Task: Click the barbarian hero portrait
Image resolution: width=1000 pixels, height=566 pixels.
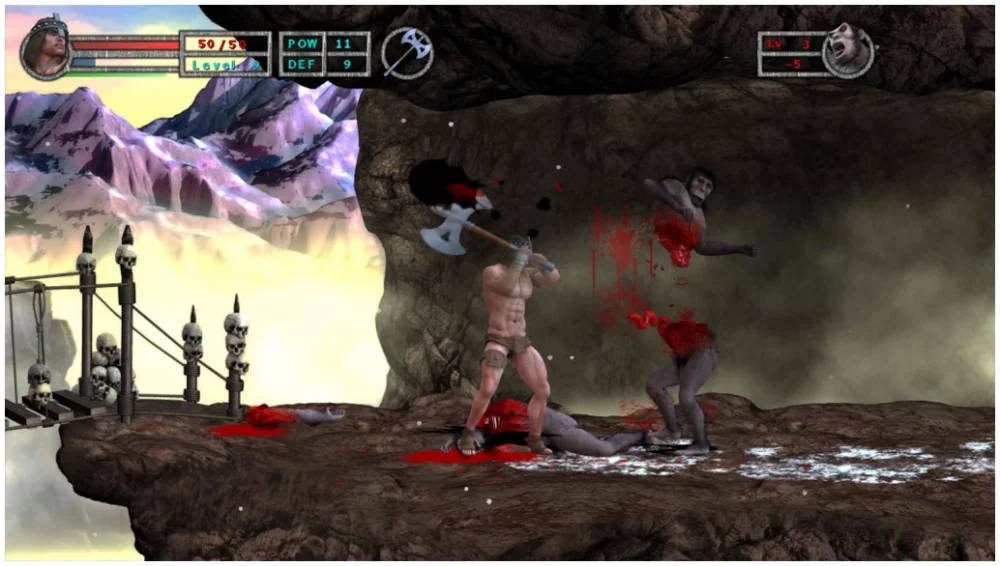Action: 45,49
